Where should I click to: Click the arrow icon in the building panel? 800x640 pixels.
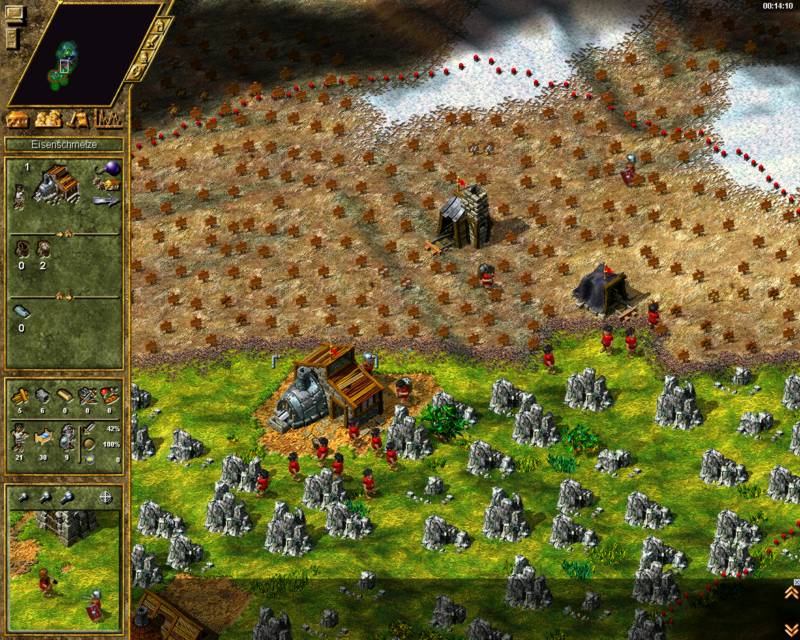pos(107,200)
